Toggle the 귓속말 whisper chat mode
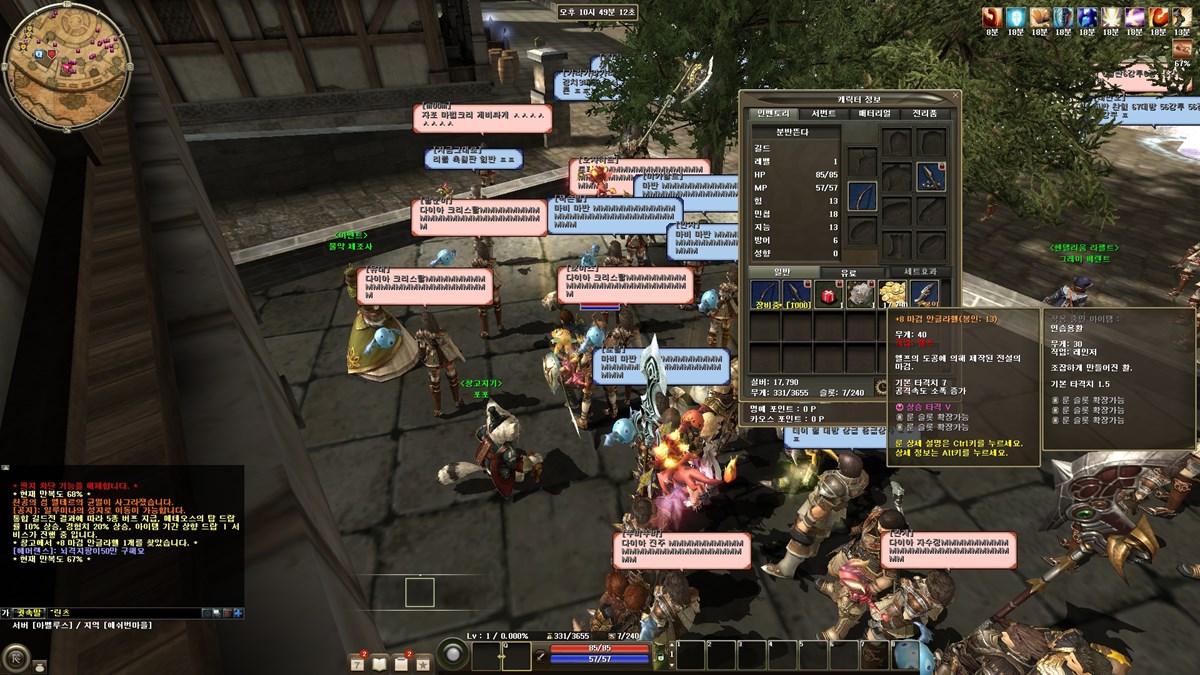1200x675 pixels. [29, 612]
